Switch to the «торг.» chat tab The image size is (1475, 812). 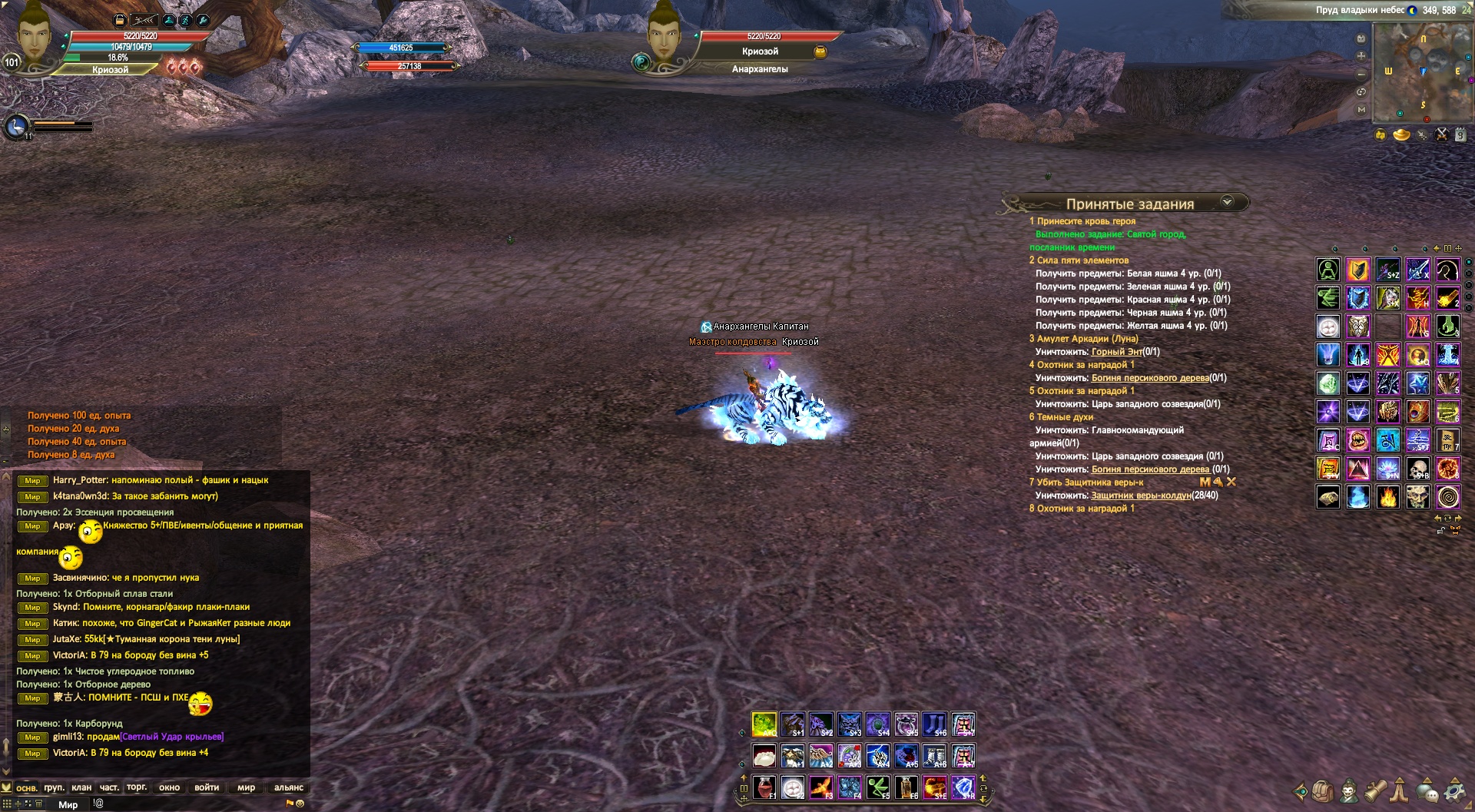pos(137,787)
